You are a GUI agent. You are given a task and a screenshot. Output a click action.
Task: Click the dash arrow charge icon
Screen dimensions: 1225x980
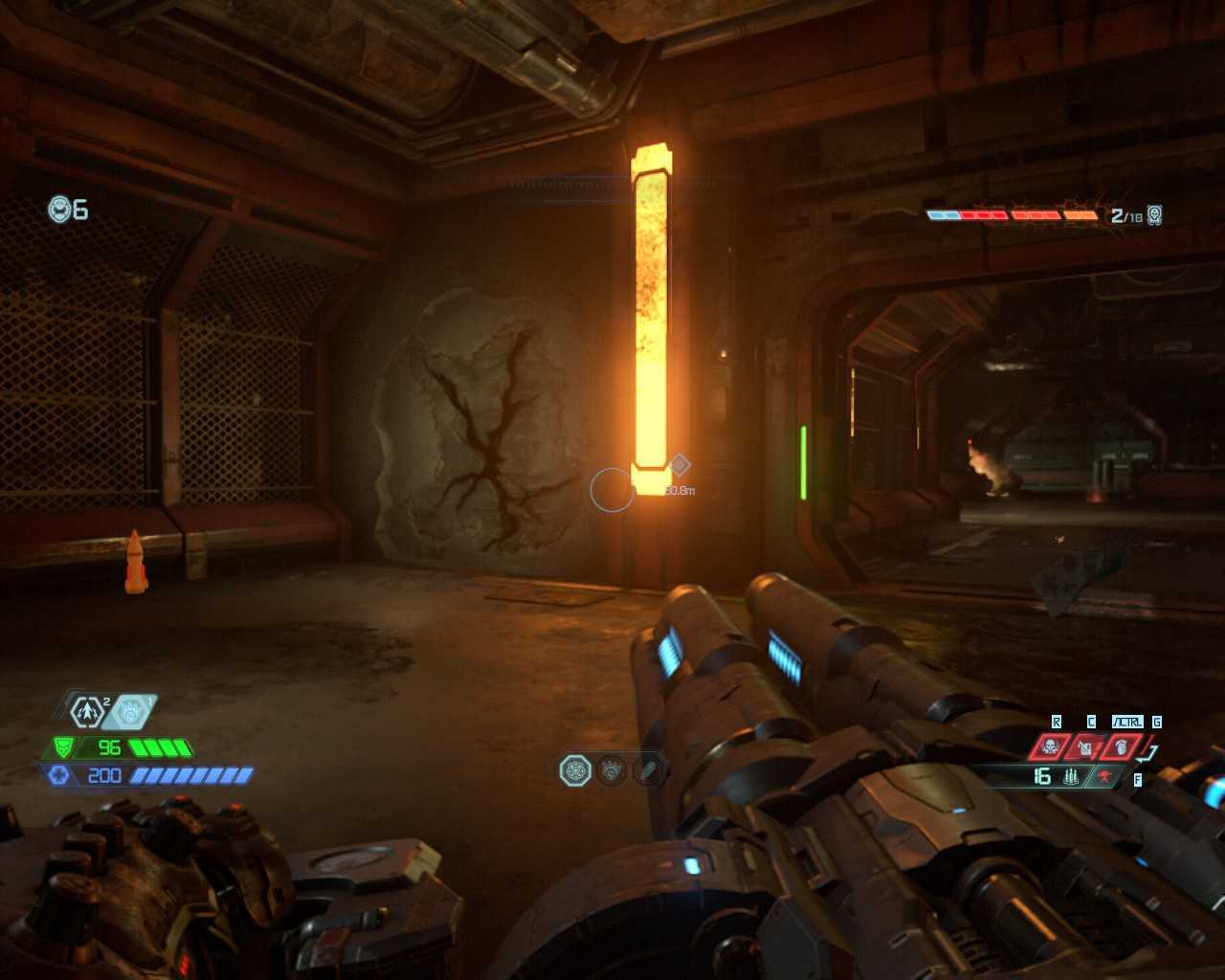[87, 711]
